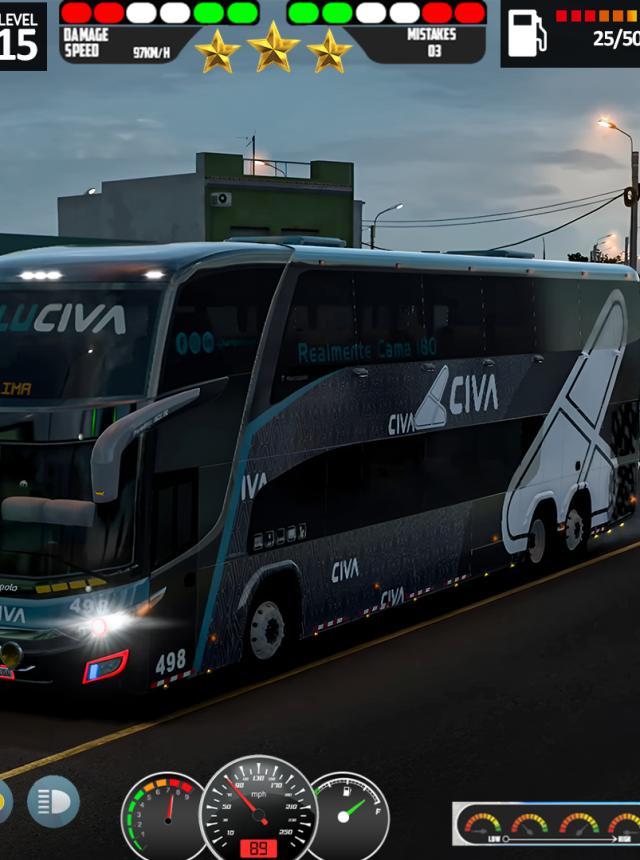This screenshot has width=640, height=860.
Task: Tap the fuel pump icon
Action: pos(527,34)
